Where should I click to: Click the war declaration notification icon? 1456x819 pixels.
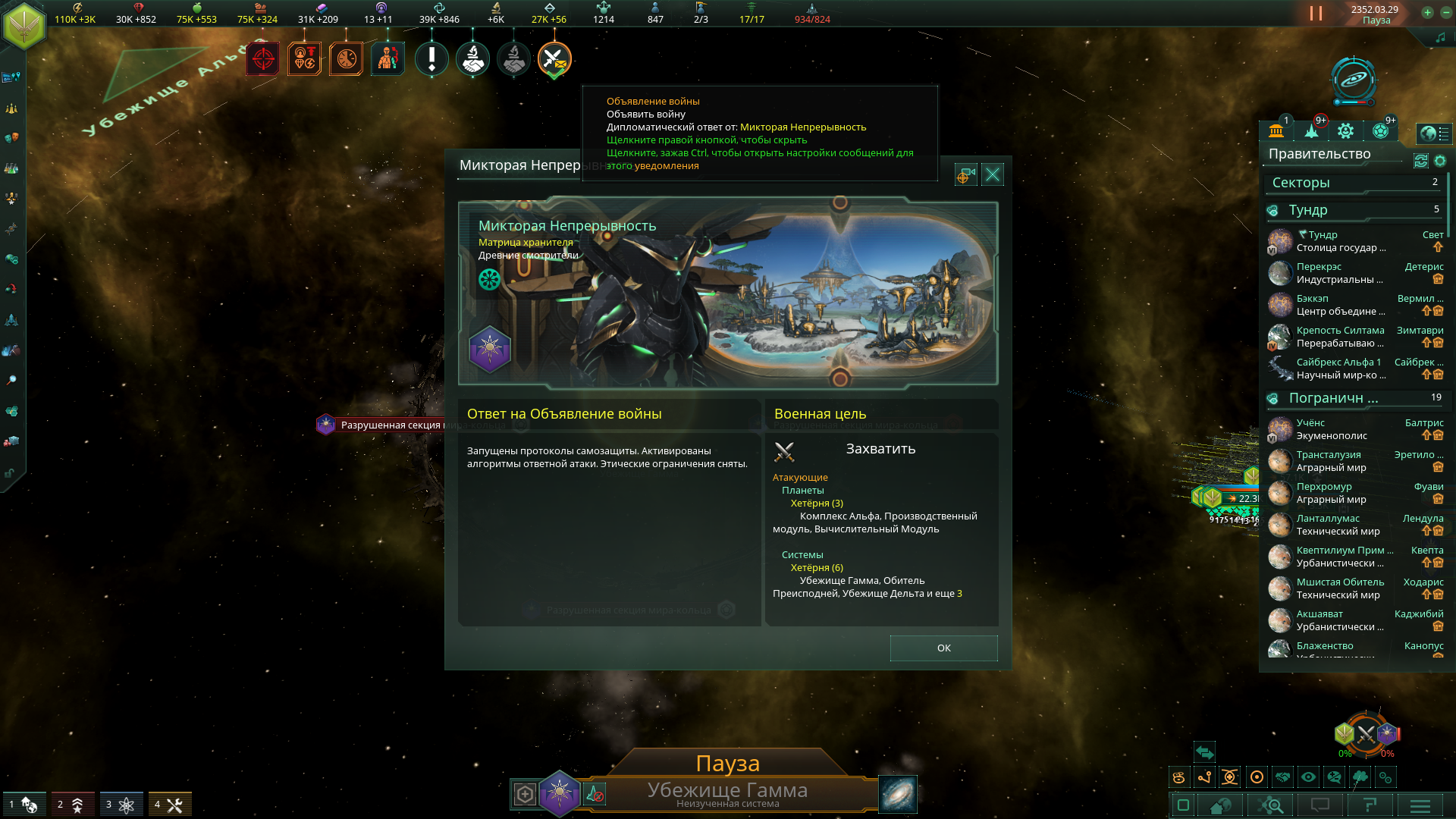(554, 59)
